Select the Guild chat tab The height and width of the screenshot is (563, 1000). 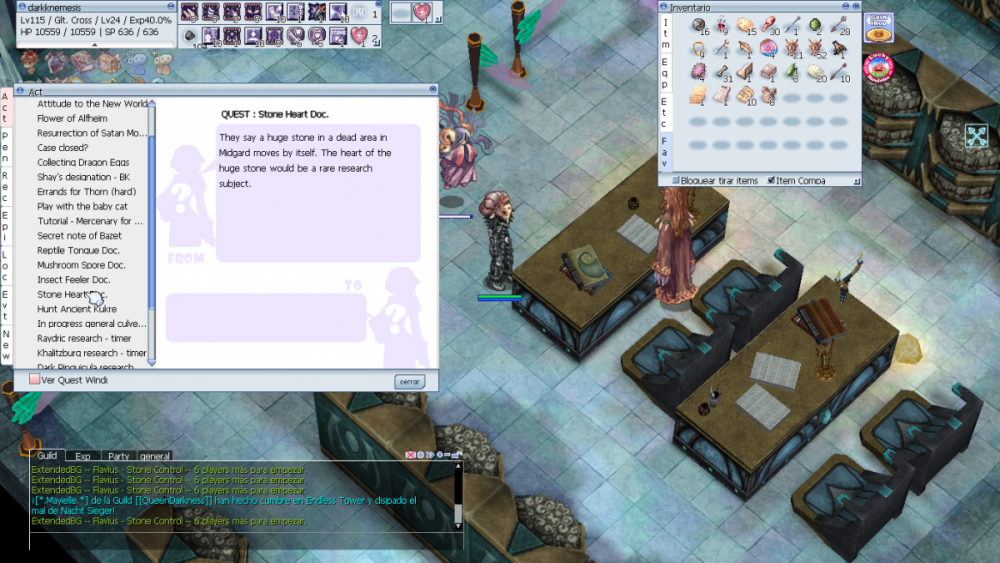coord(47,455)
